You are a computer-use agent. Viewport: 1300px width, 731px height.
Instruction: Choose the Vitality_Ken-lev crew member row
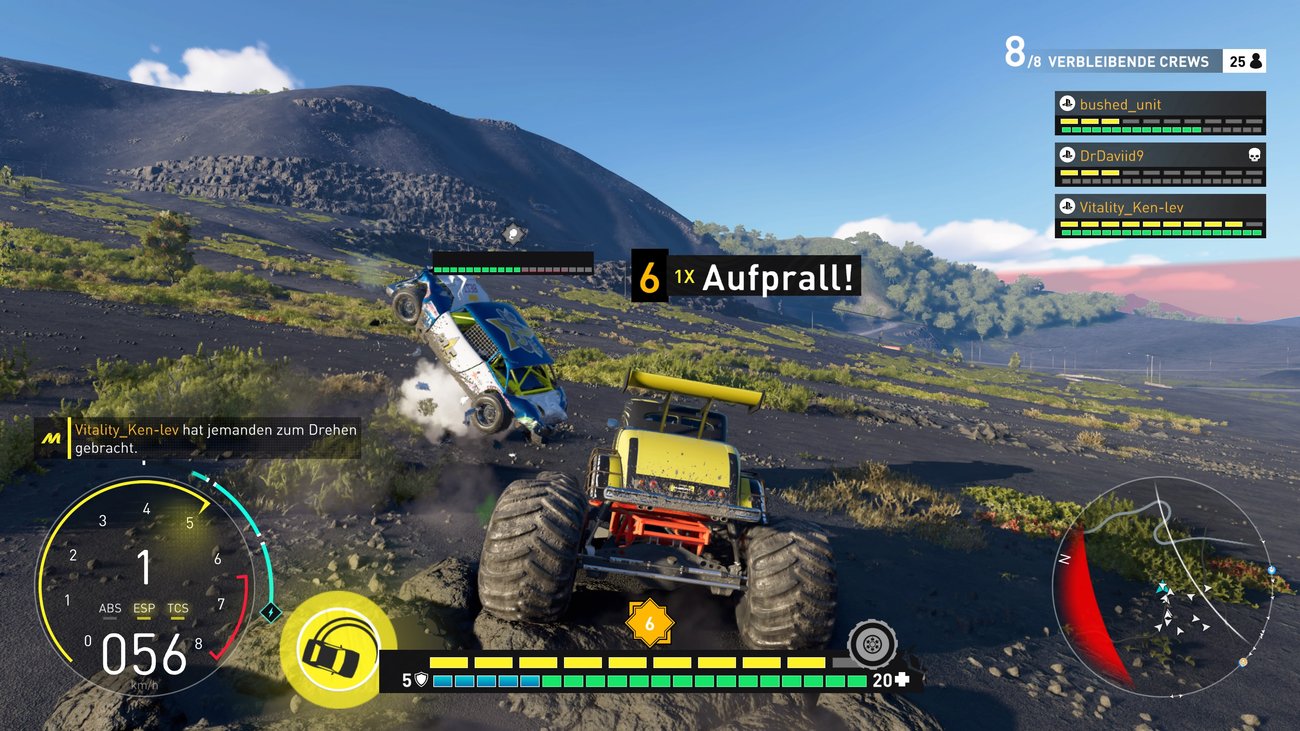(x=1159, y=216)
